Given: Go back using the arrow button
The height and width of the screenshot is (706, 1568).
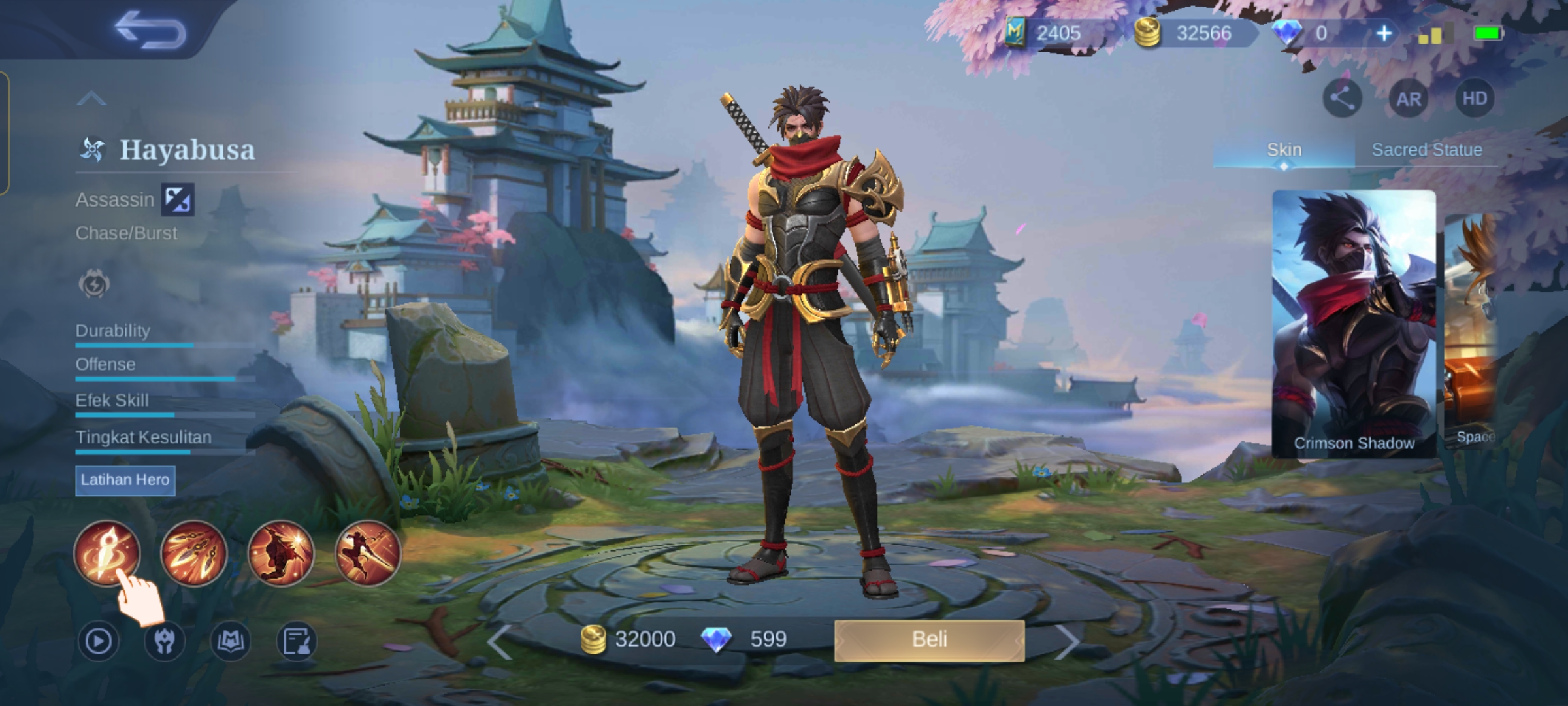Looking at the screenshot, I should tap(150, 31).
